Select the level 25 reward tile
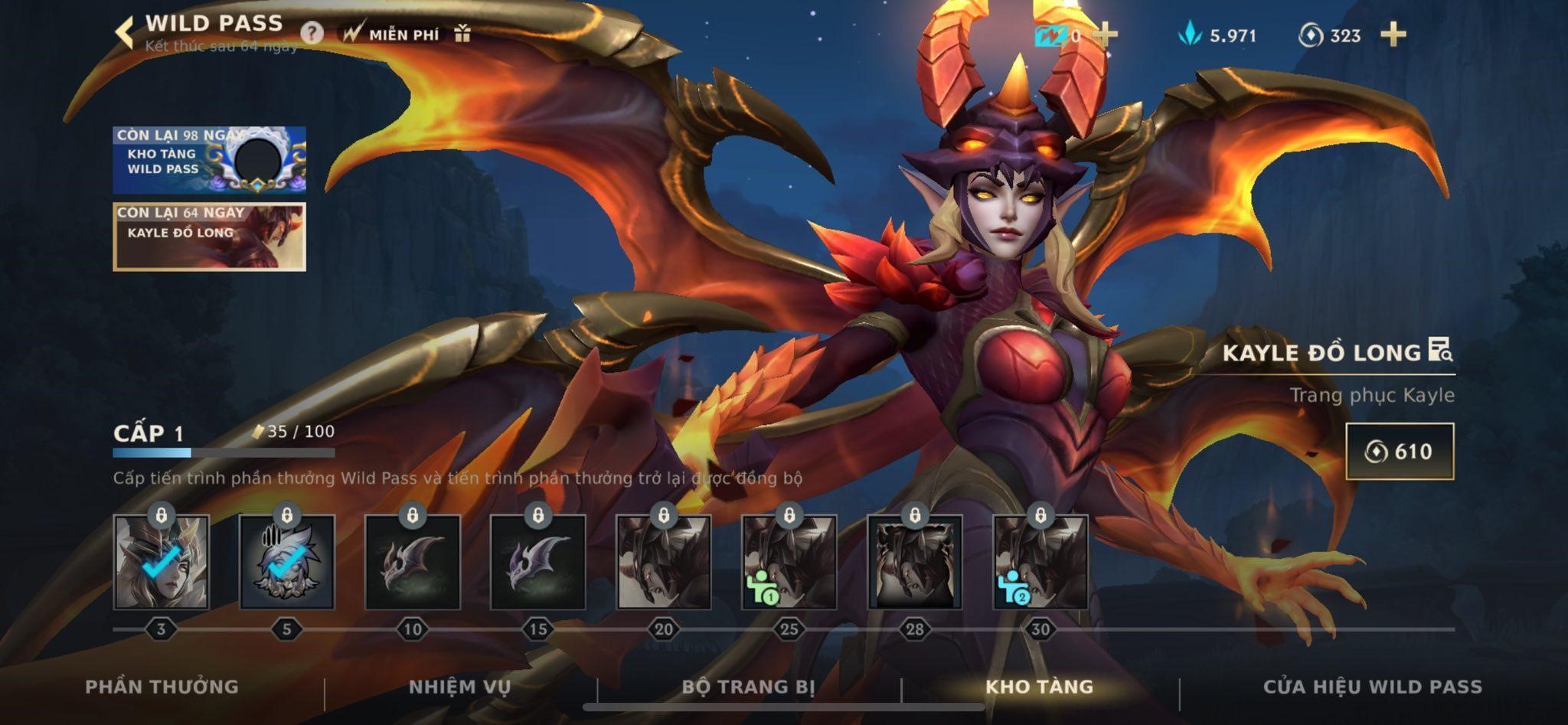Screen dimensions: 1568x725 click(789, 563)
